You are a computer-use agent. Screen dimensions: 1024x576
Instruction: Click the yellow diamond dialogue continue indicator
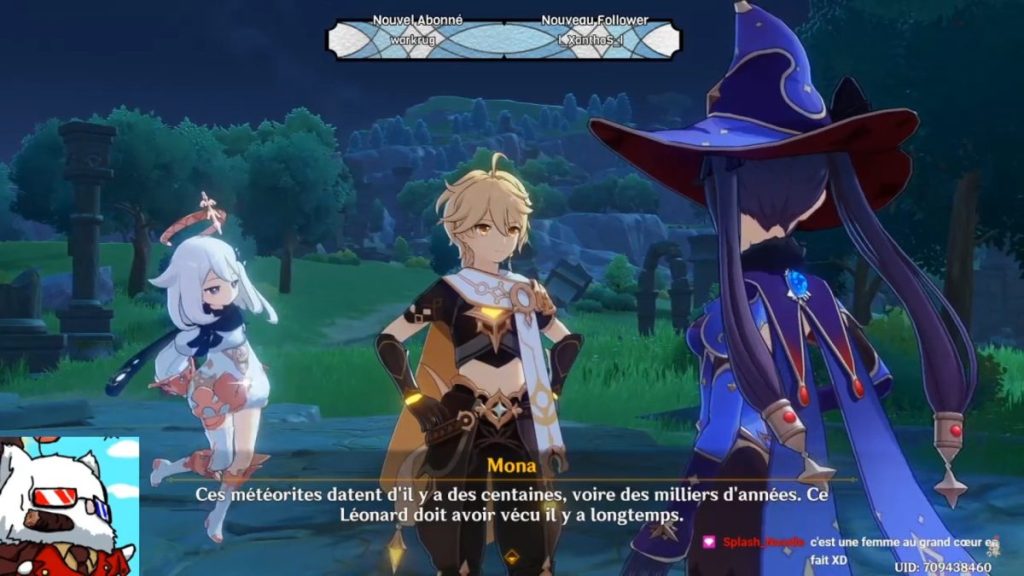pyautogui.click(x=512, y=557)
